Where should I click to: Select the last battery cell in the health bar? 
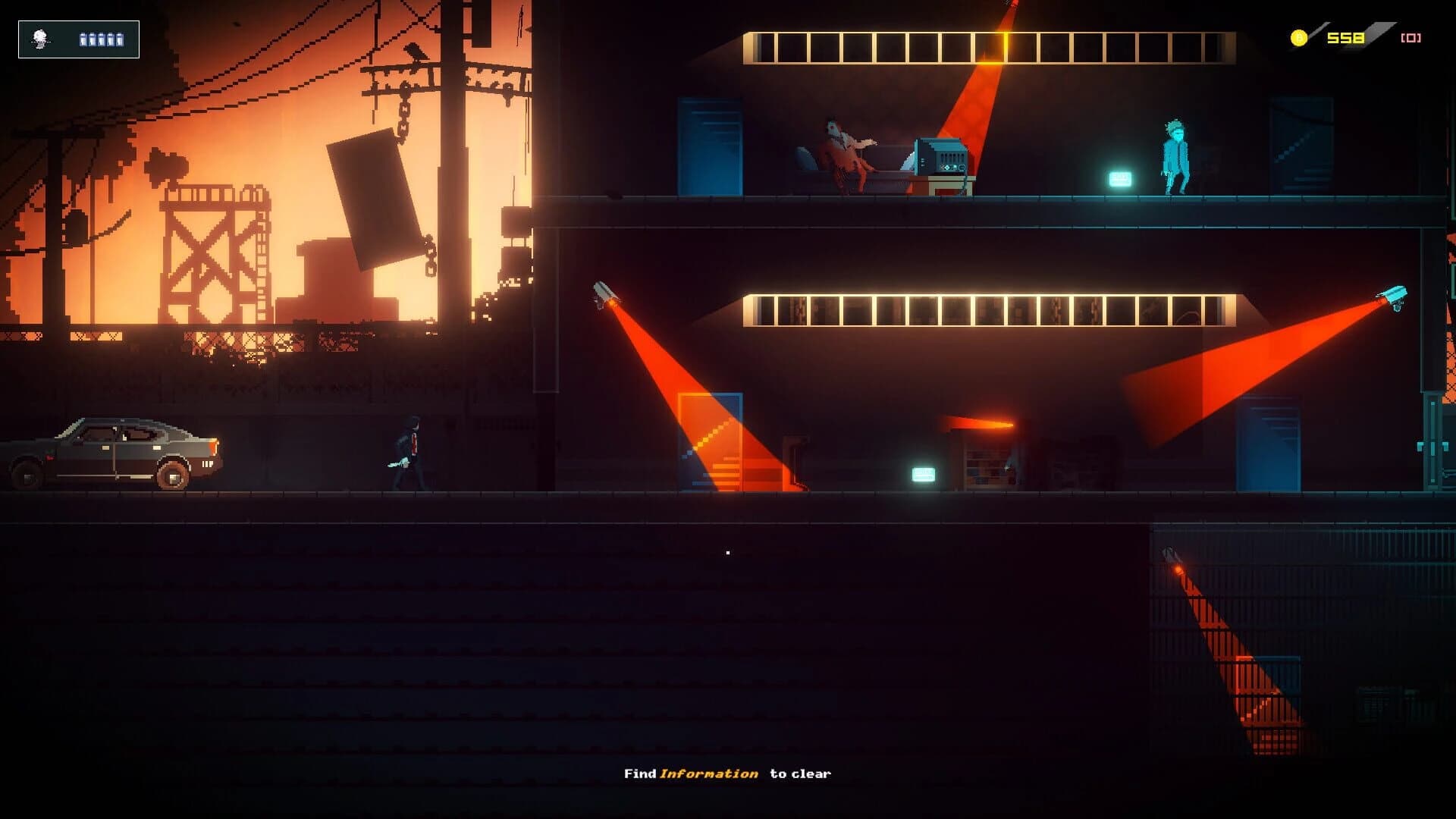point(120,39)
